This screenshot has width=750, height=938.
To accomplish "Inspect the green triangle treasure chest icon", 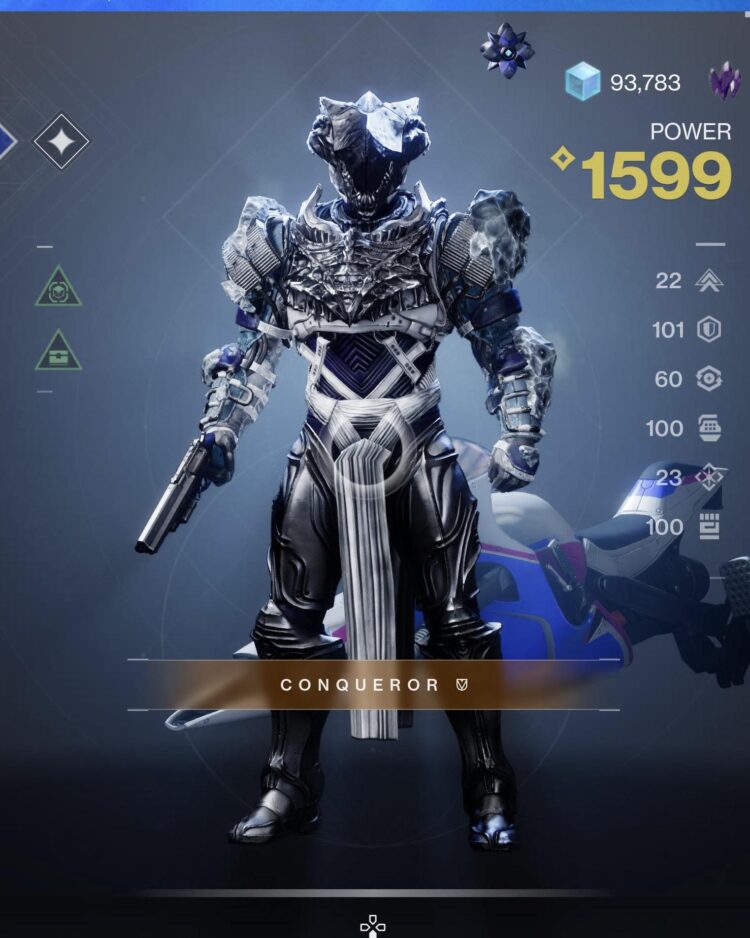I will pos(59,350).
